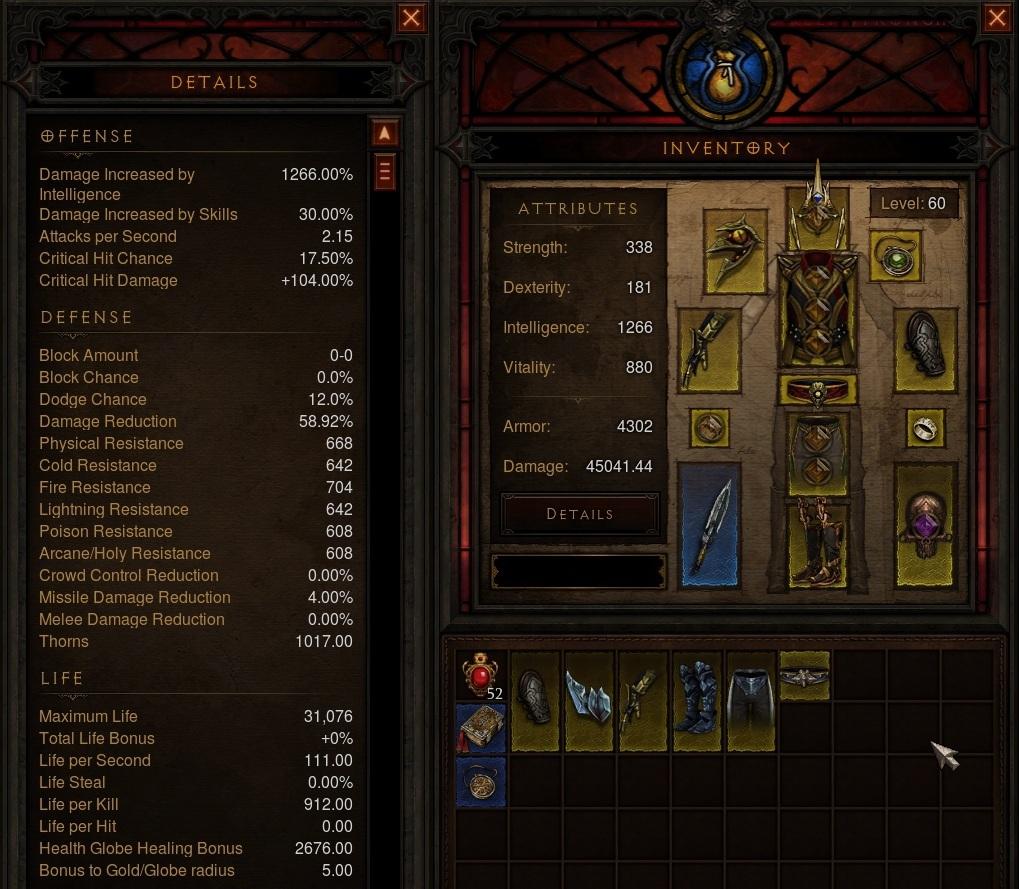Click the Details button under attributes
The height and width of the screenshot is (889, 1019).
click(x=580, y=514)
